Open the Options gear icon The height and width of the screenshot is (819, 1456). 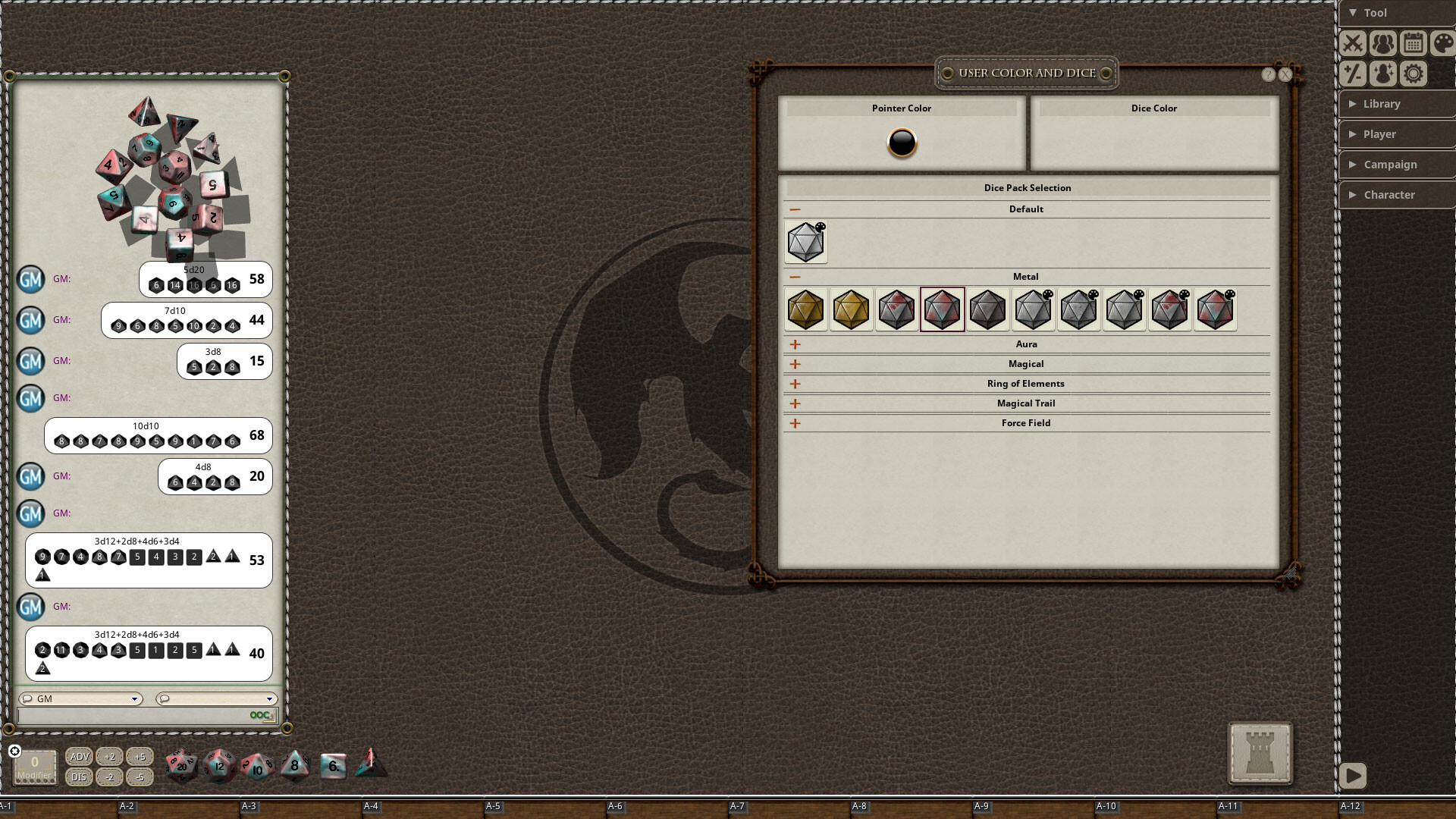point(1413,74)
